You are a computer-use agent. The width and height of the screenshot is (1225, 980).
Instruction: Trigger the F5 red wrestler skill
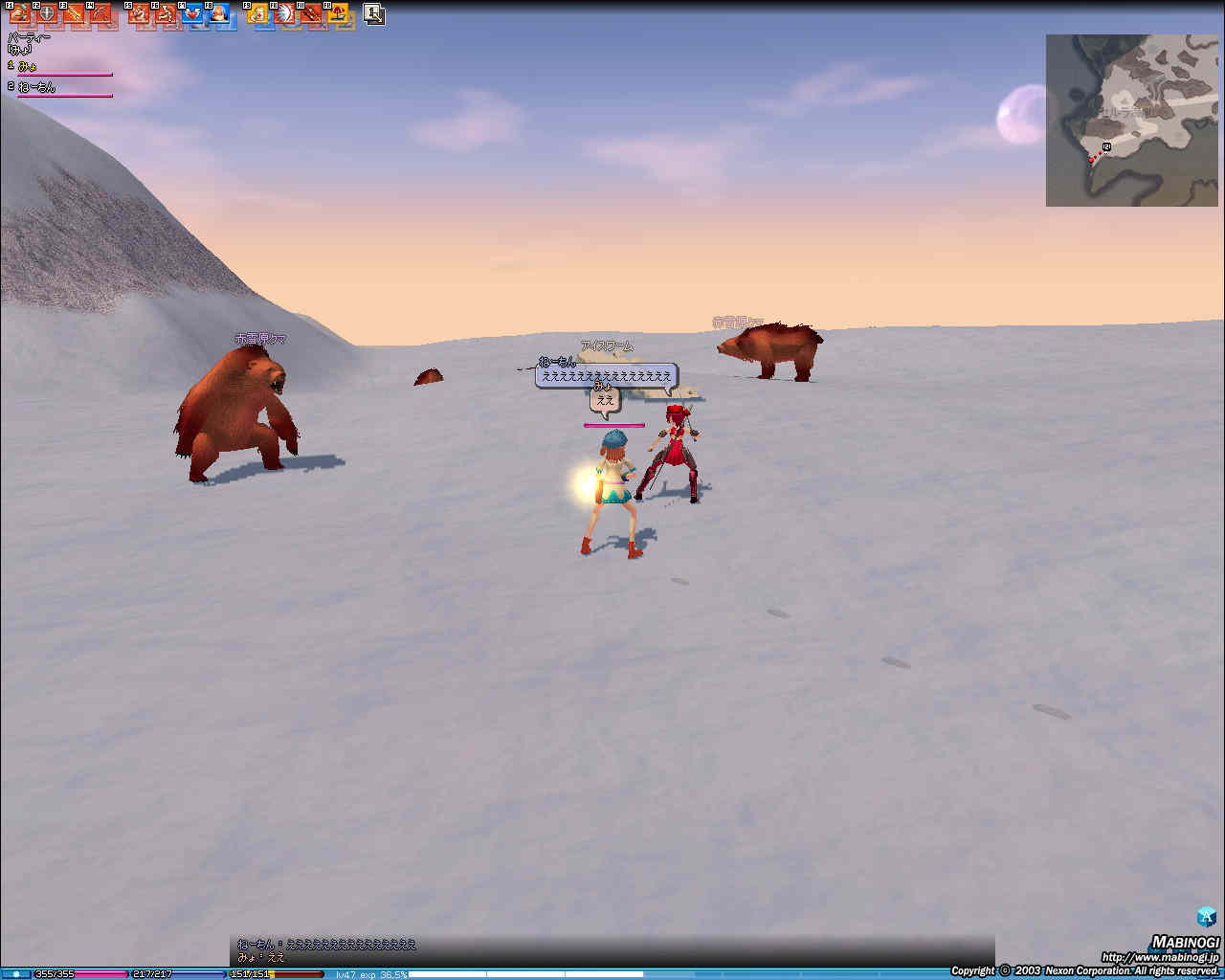[140, 14]
